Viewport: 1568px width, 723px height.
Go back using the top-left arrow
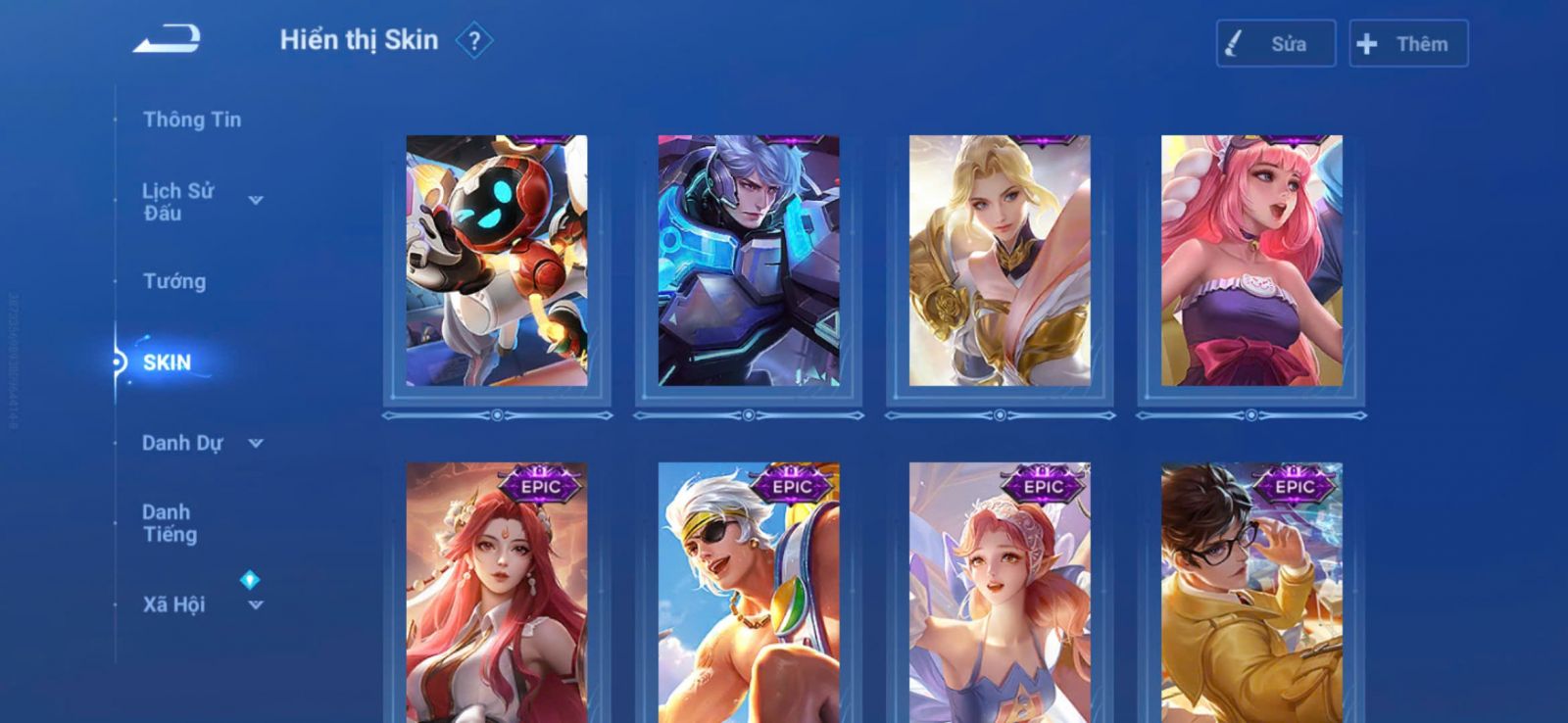click(x=167, y=40)
